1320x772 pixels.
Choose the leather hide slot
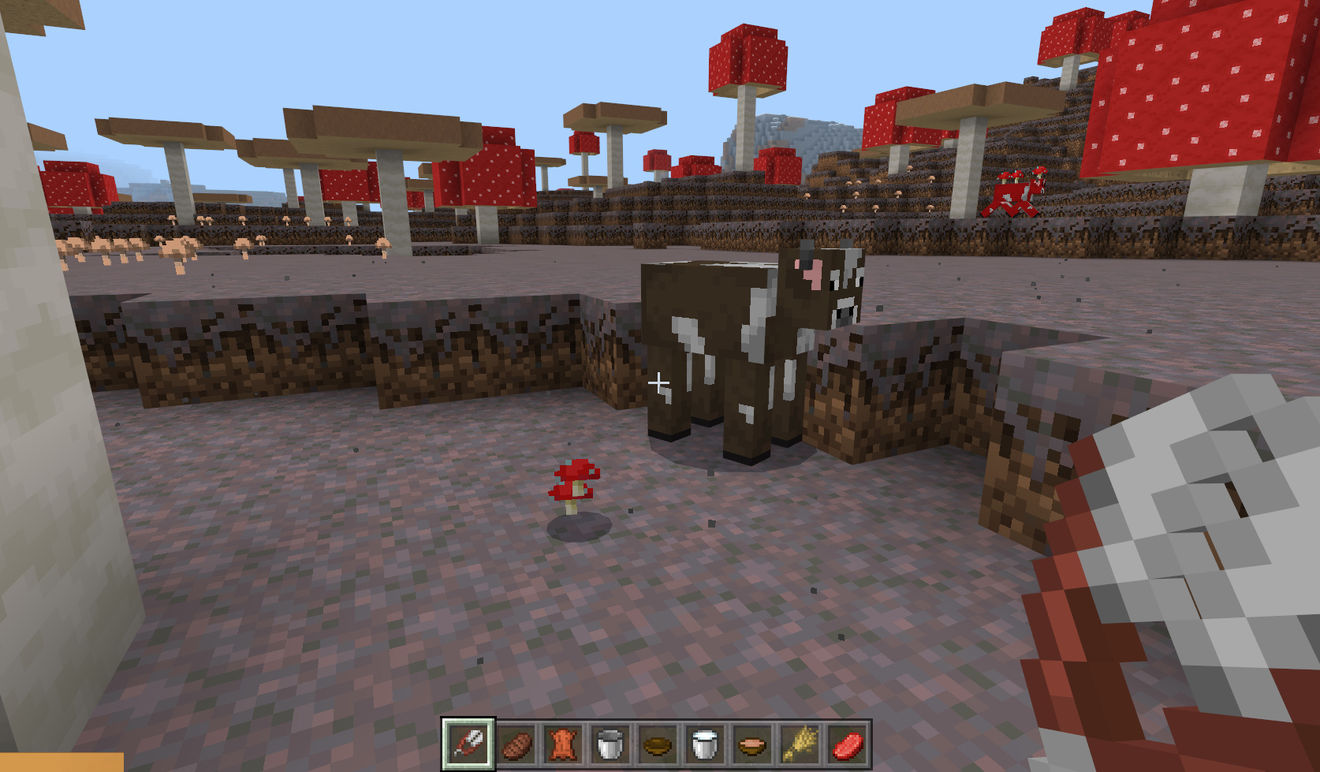563,744
